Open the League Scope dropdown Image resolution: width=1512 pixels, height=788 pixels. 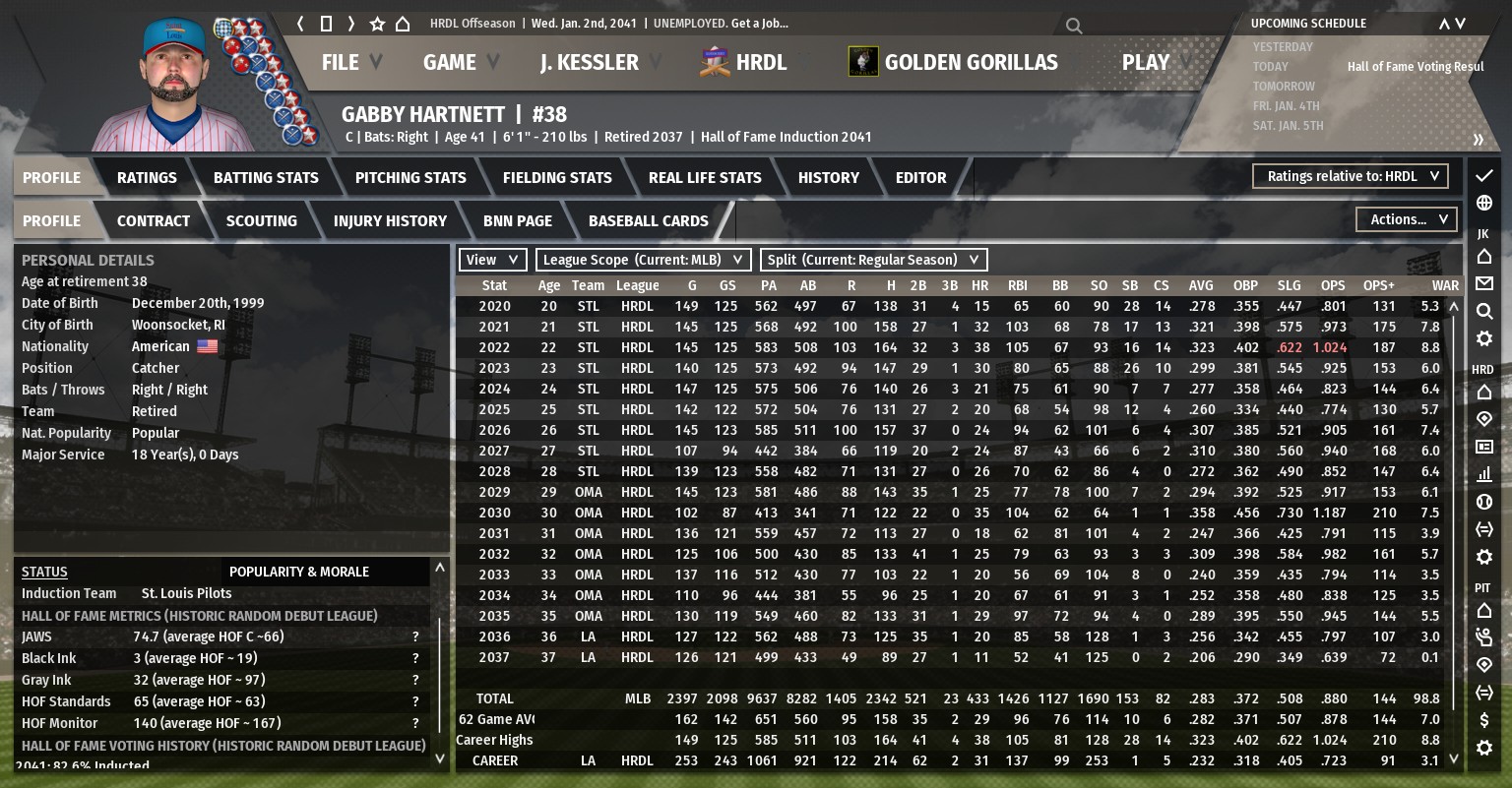point(643,260)
